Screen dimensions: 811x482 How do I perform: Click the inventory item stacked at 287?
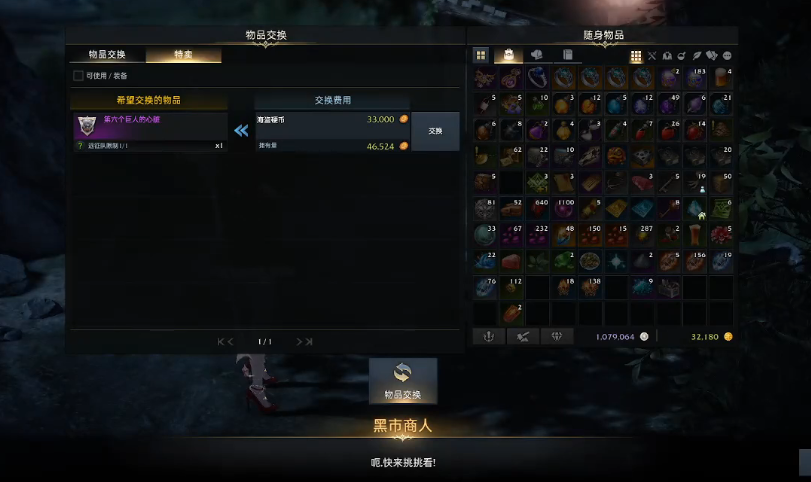coord(643,235)
